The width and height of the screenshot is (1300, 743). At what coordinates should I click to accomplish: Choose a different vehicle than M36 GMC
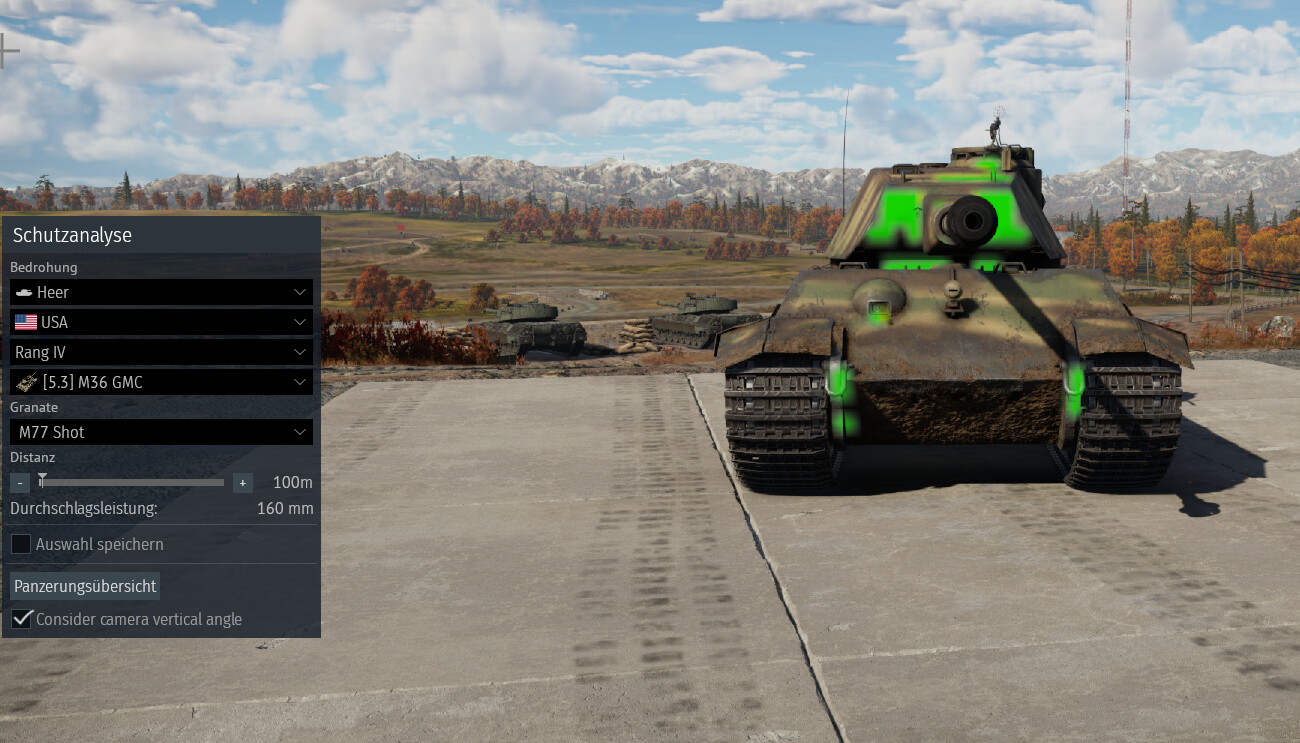point(161,382)
